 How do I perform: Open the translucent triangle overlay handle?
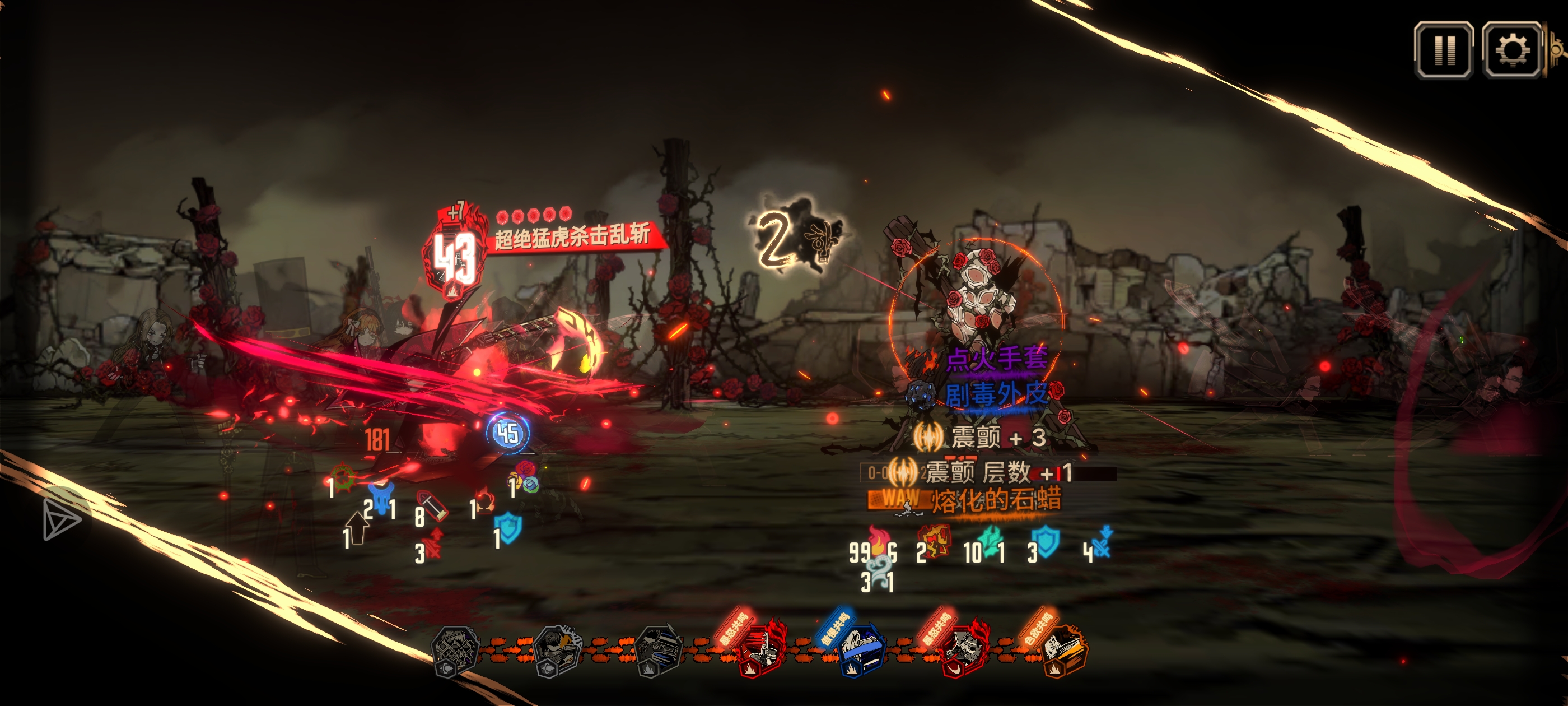(61, 519)
